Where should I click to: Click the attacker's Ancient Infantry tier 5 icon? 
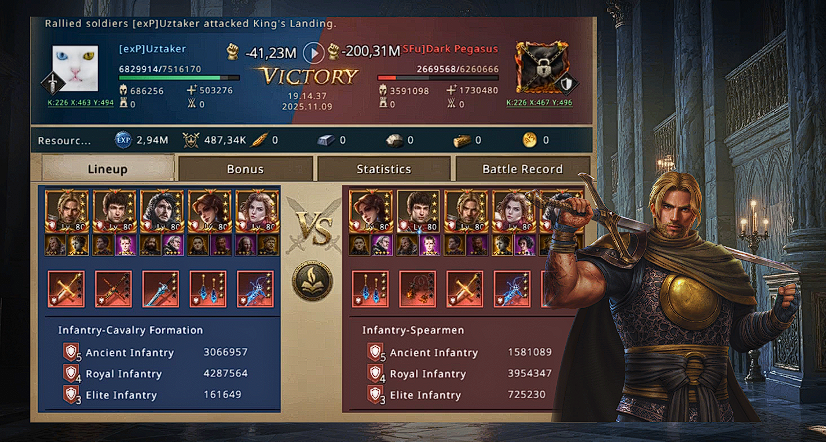(x=70, y=352)
